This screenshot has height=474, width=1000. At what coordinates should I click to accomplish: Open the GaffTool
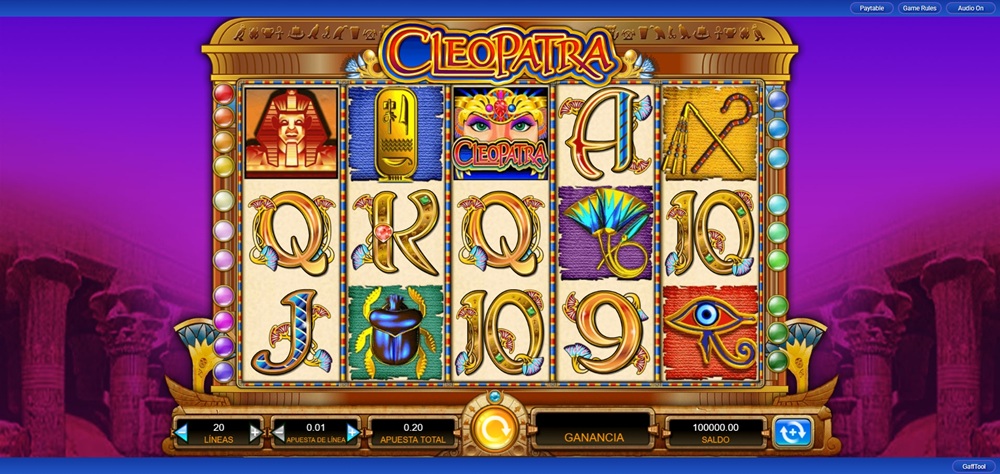point(973,466)
